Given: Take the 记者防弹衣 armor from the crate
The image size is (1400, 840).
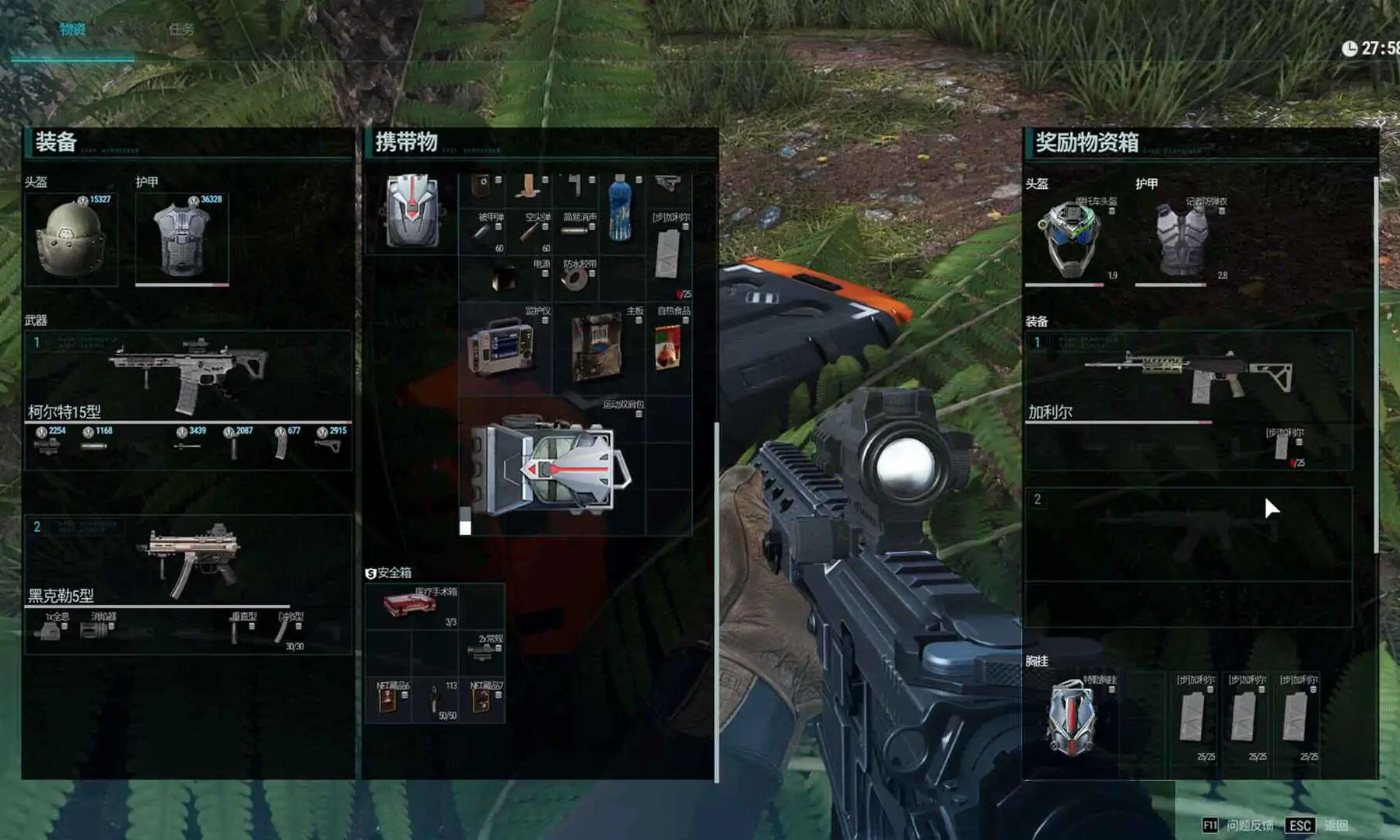Looking at the screenshot, I should coord(1181,239).
